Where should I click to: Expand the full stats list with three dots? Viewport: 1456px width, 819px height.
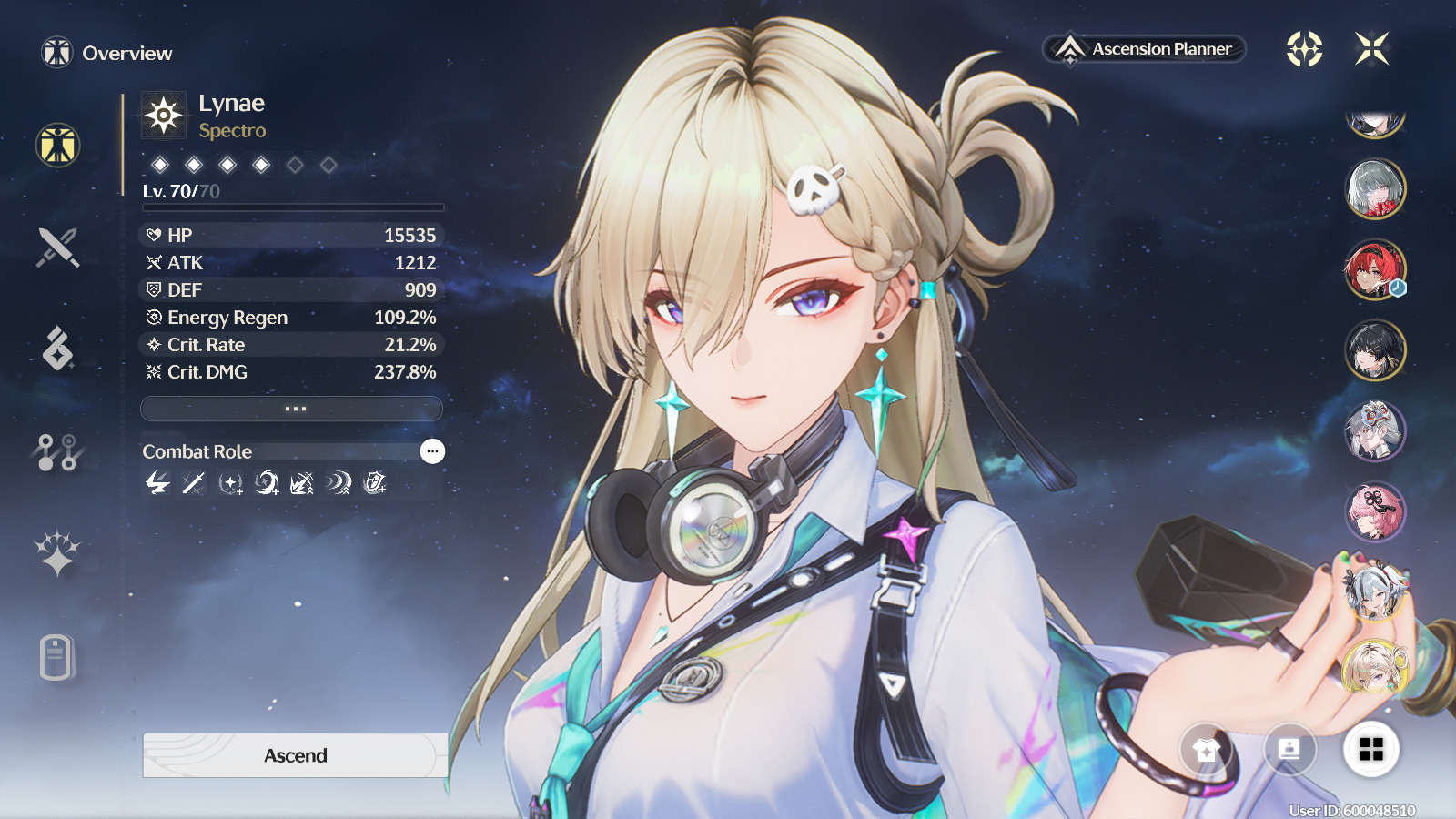[292, 409]
